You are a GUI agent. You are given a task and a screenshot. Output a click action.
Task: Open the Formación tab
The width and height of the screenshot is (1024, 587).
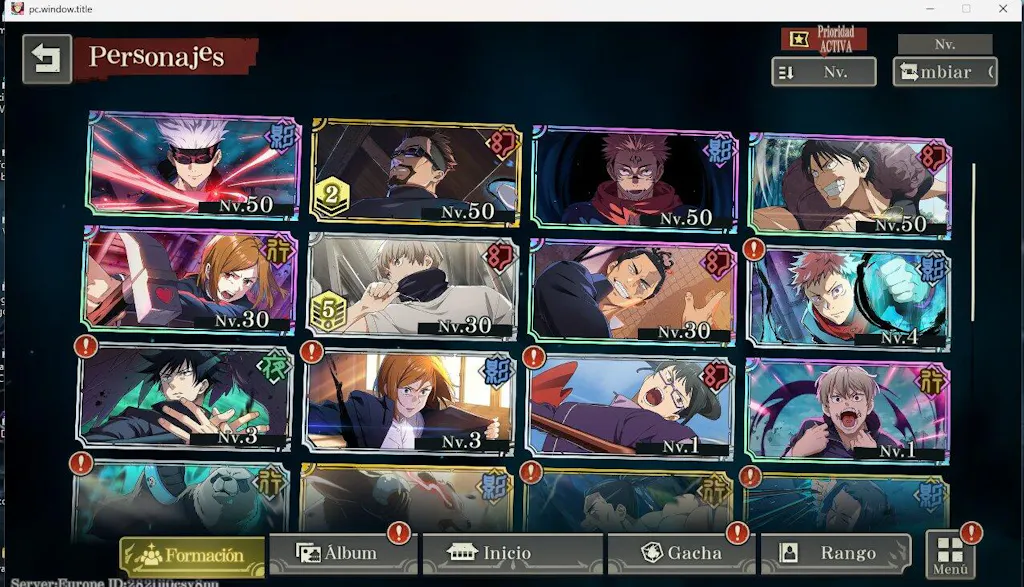pos(192,555)
